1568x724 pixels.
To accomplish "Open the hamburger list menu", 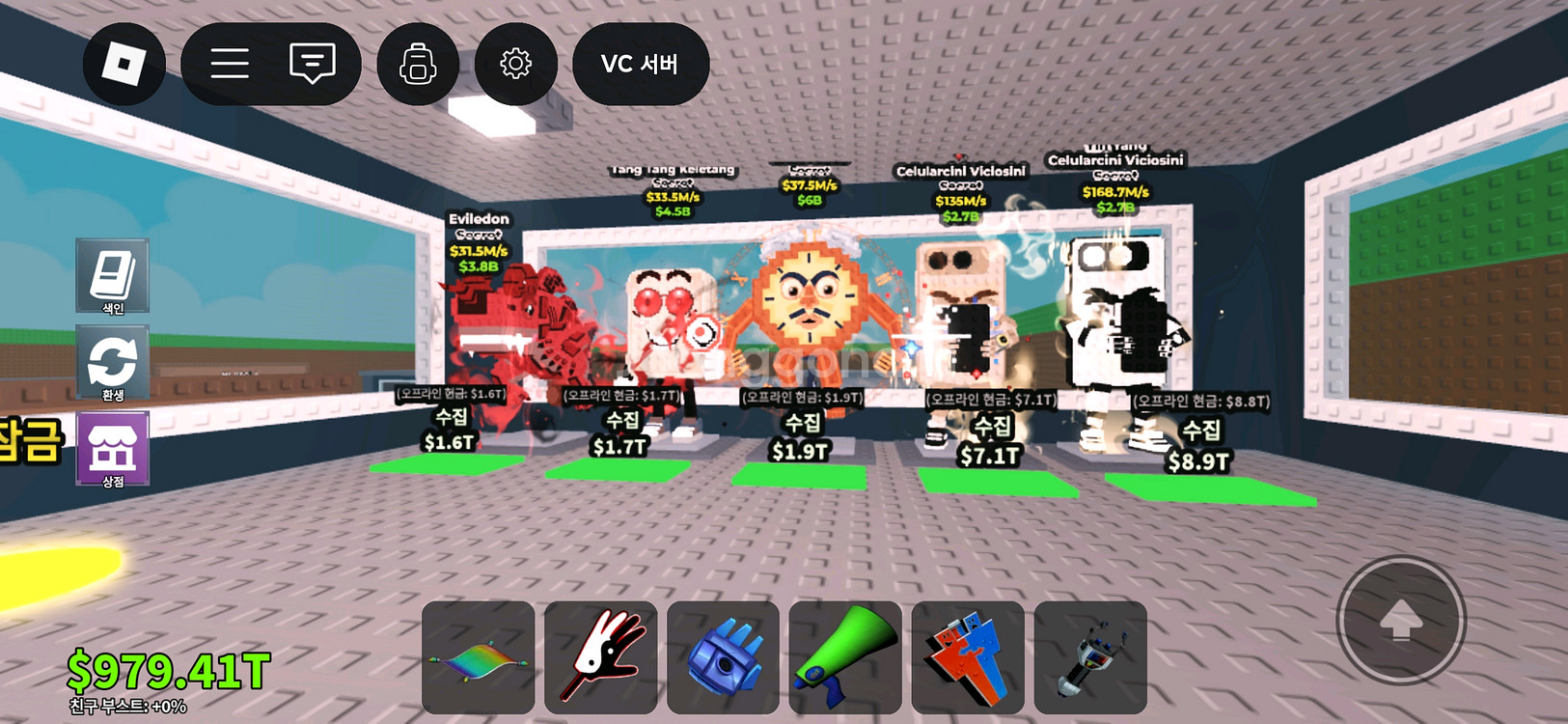I will (x=230, y=64).
